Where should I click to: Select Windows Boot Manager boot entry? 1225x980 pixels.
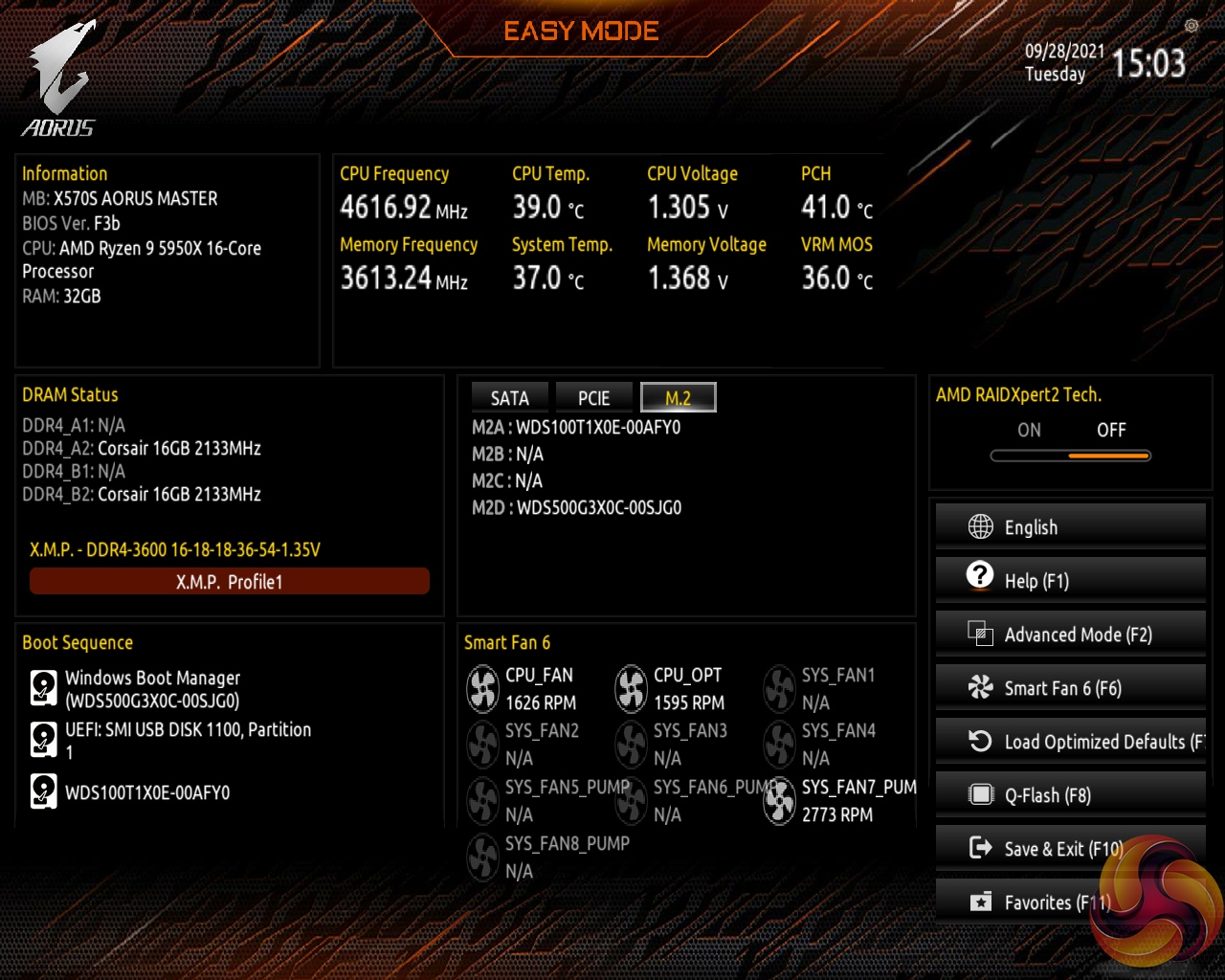point(151,689)
